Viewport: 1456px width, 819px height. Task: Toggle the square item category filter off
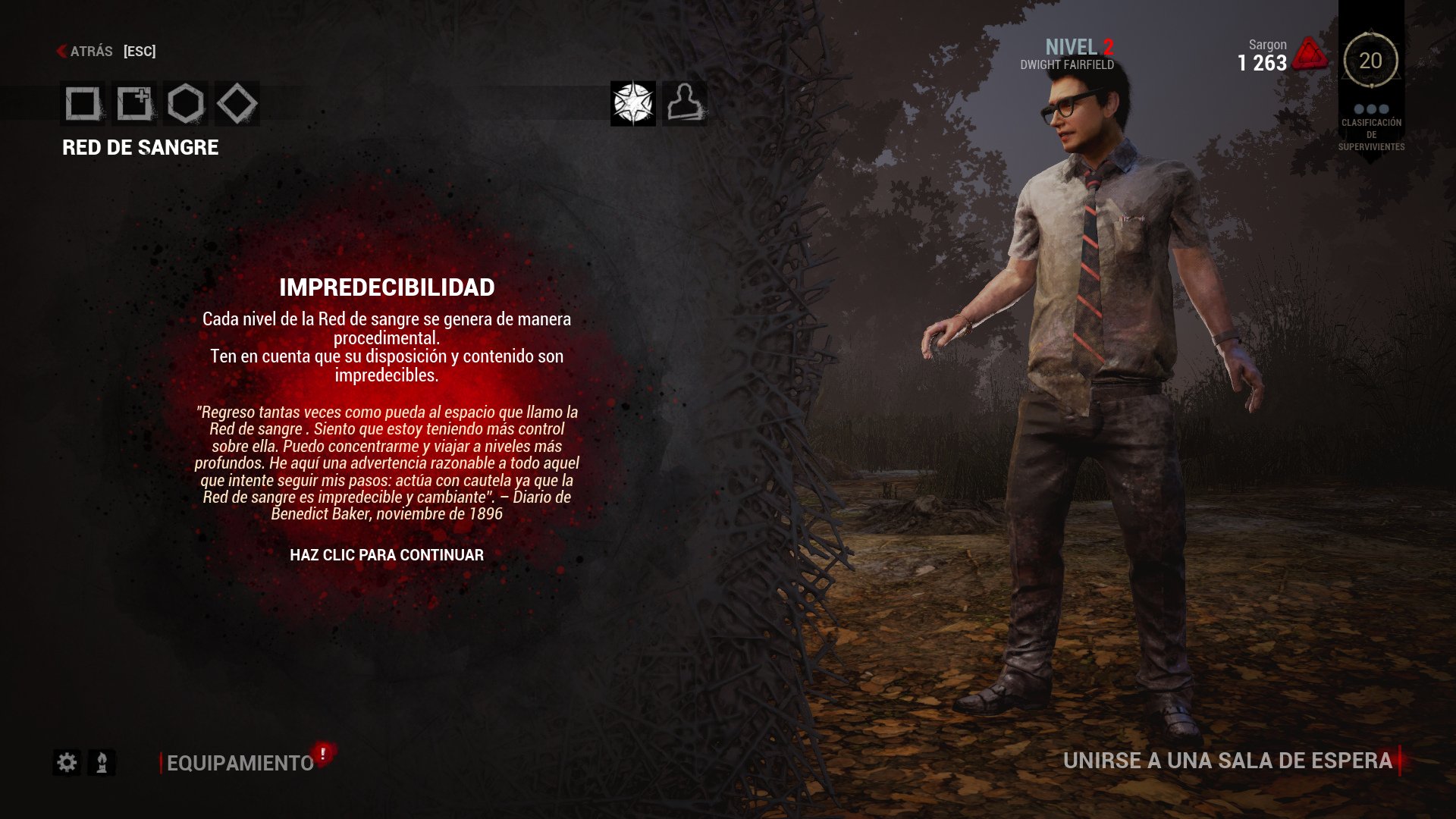click(x=82, y=105)
